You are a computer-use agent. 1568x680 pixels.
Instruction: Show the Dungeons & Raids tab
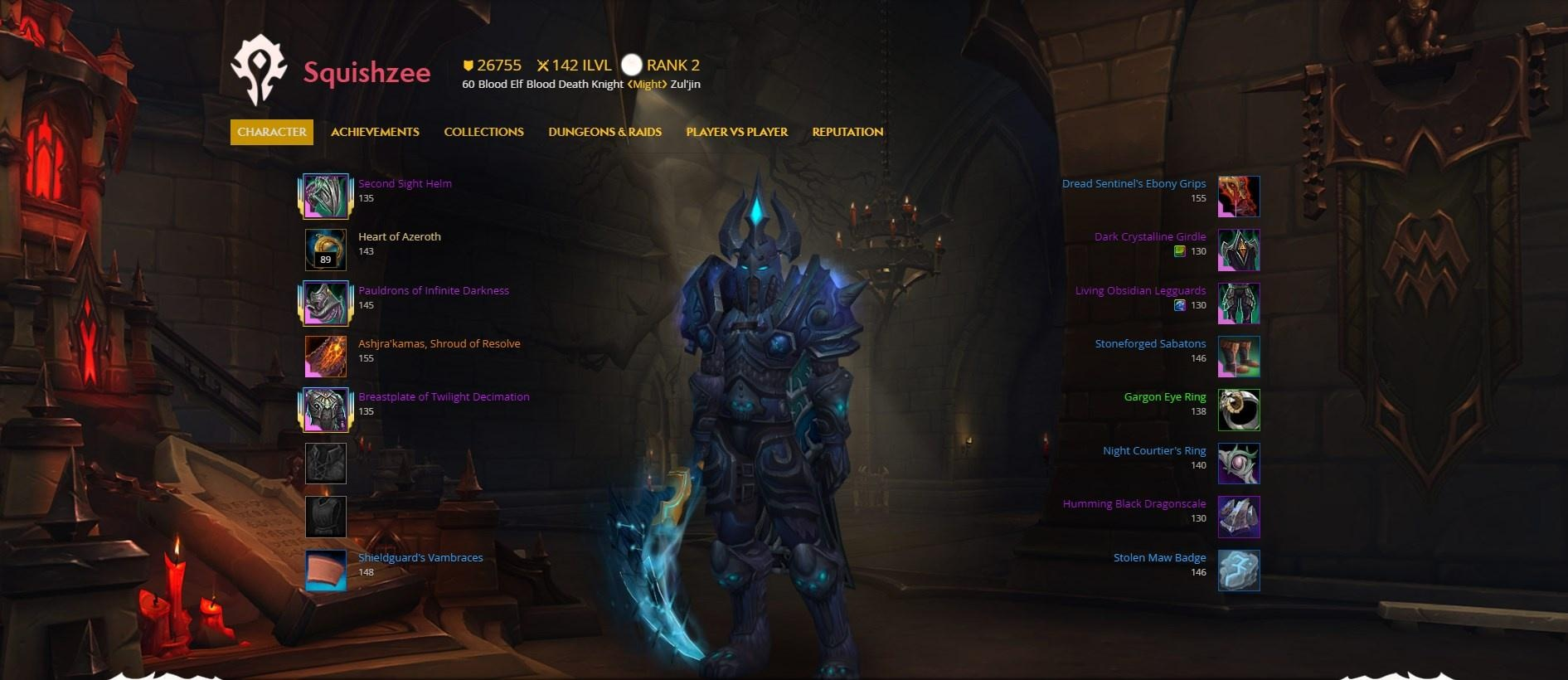[x=604, y=132]
